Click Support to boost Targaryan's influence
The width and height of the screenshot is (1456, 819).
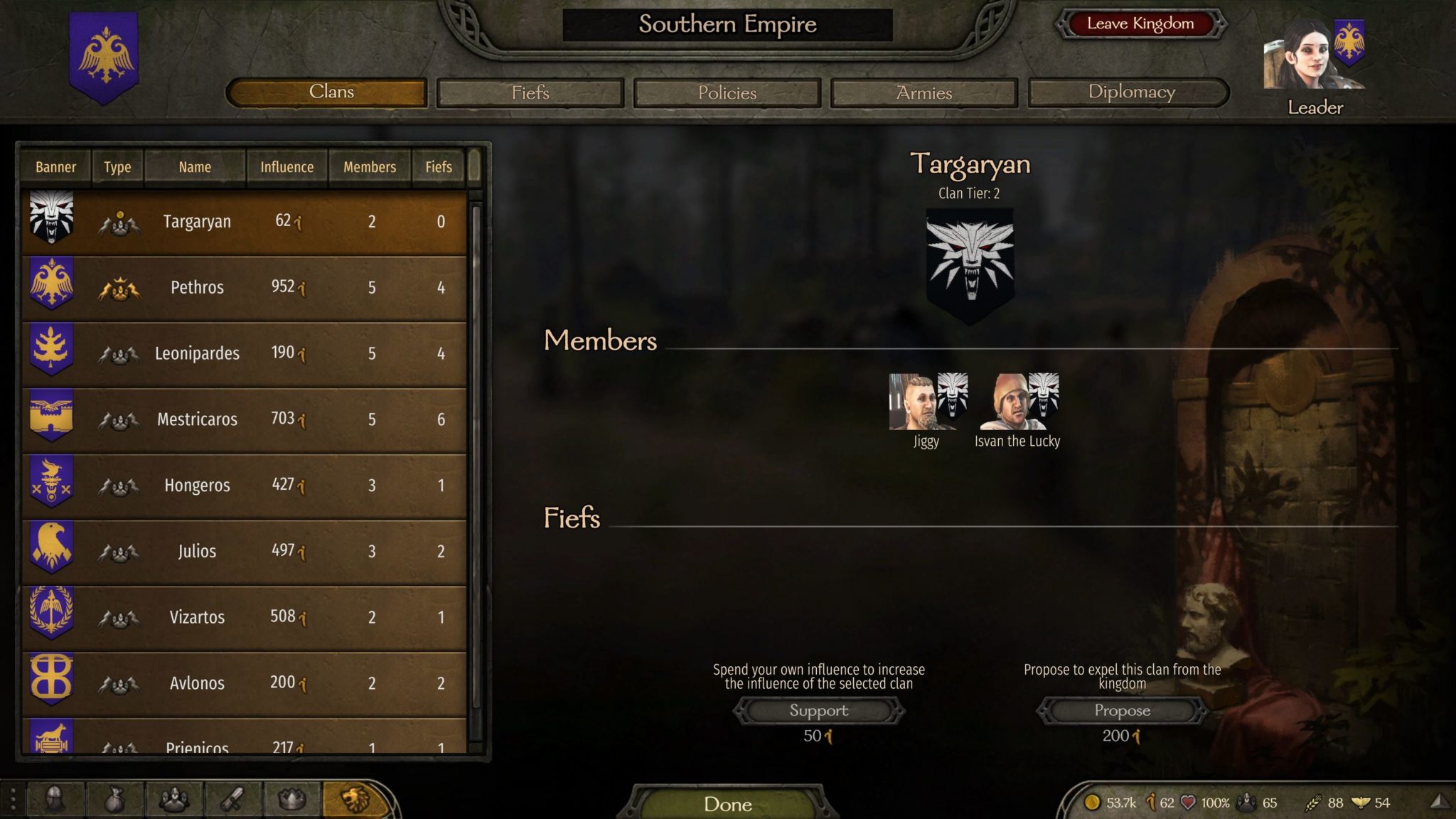(818, 710)
